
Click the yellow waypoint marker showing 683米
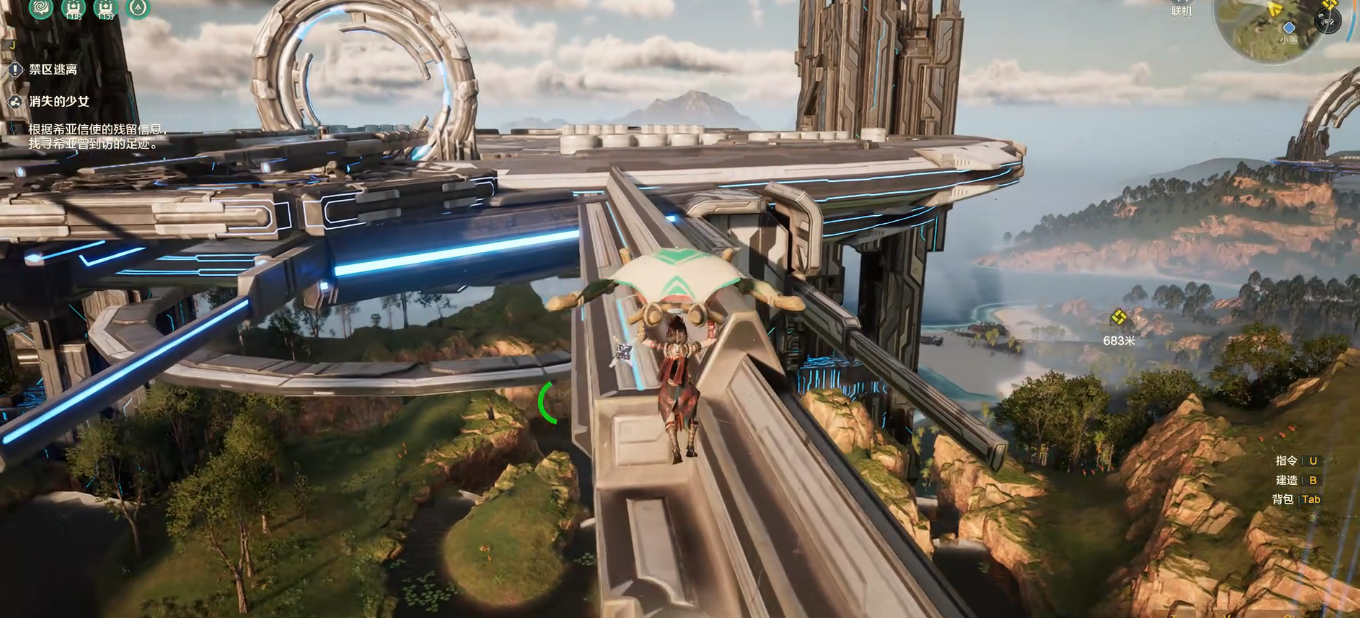[x=1119, y=318]
